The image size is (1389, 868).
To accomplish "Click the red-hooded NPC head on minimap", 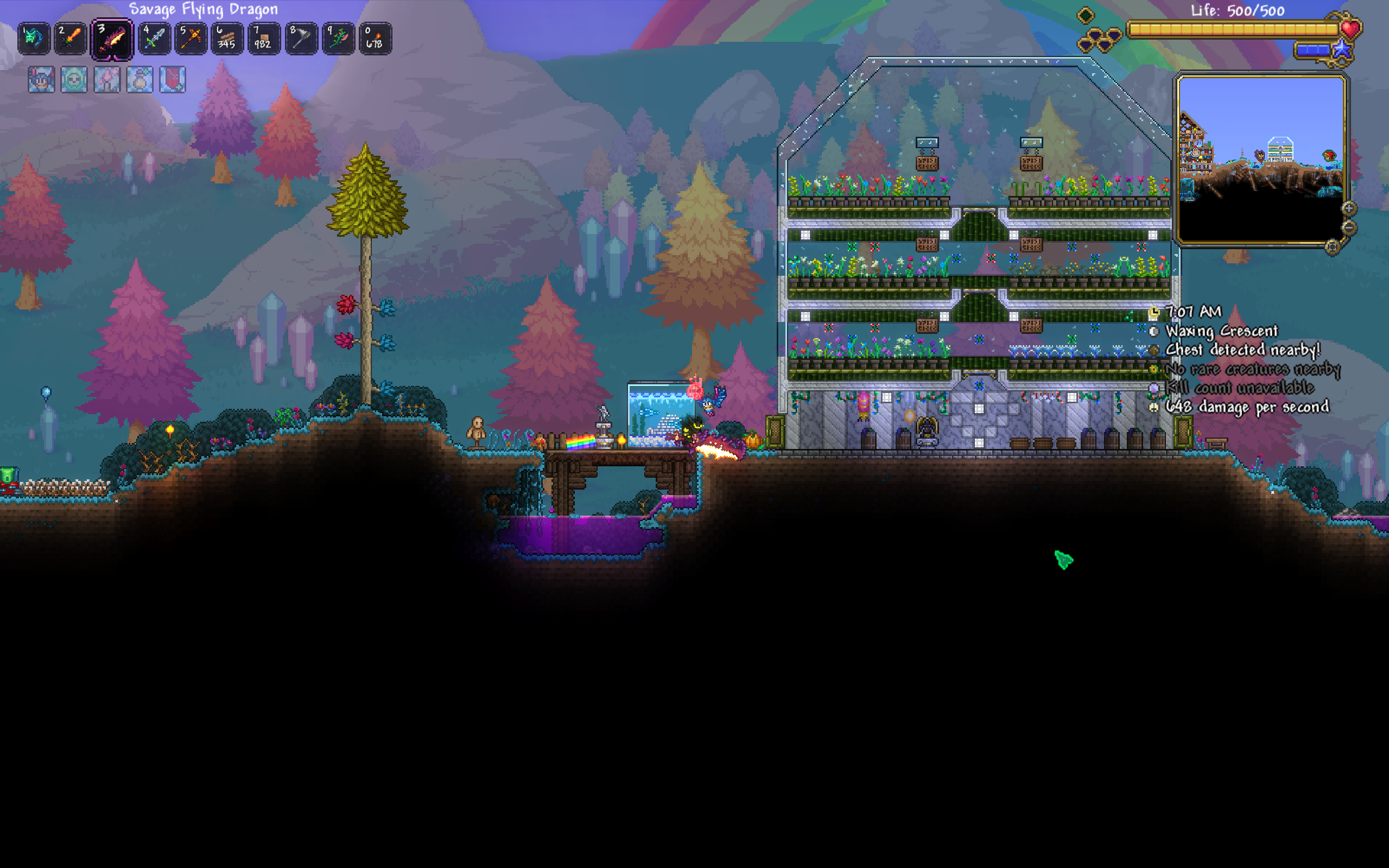I will (1329, 156).
